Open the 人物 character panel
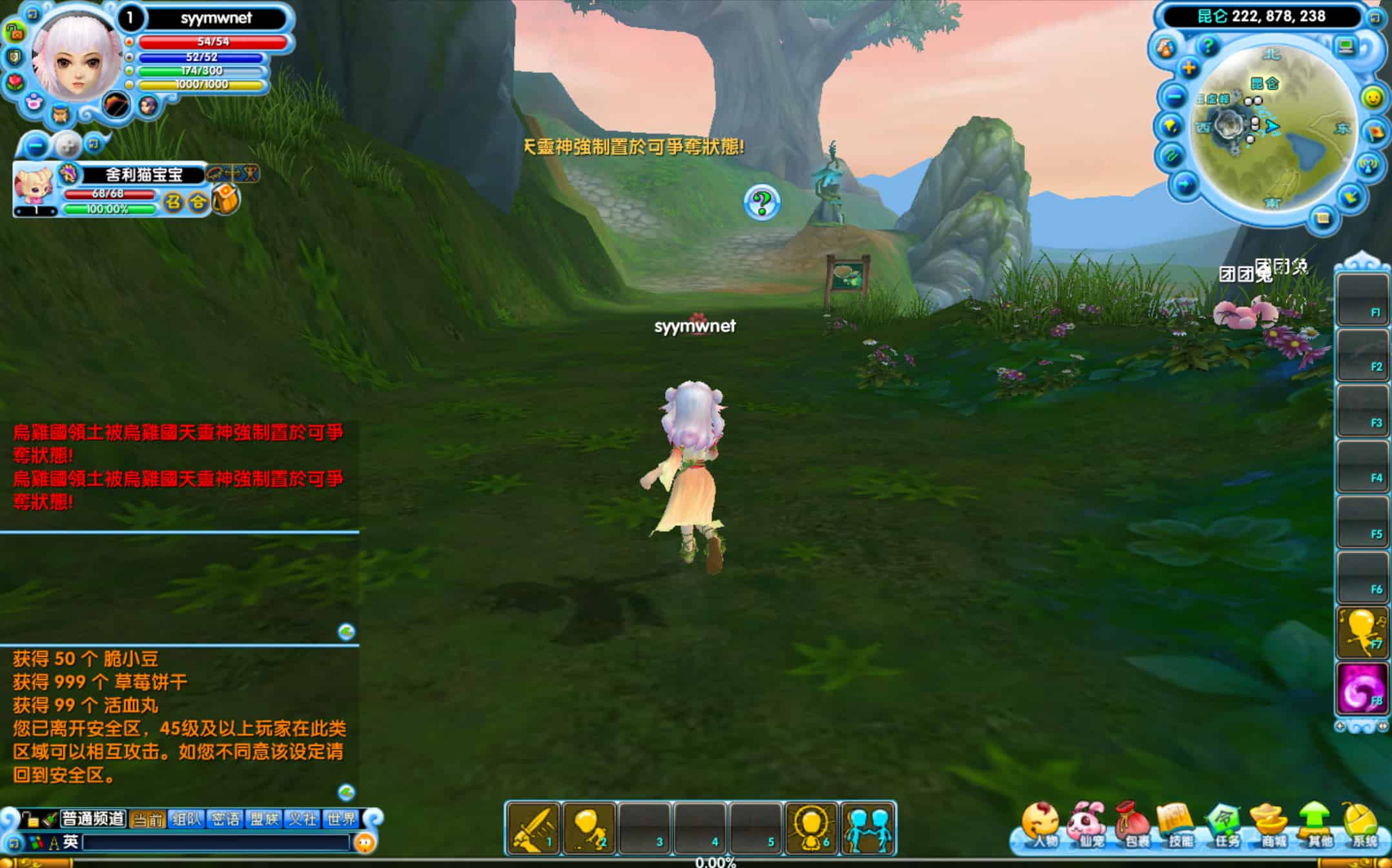 pyautogui.click(x=1040, y=827)
